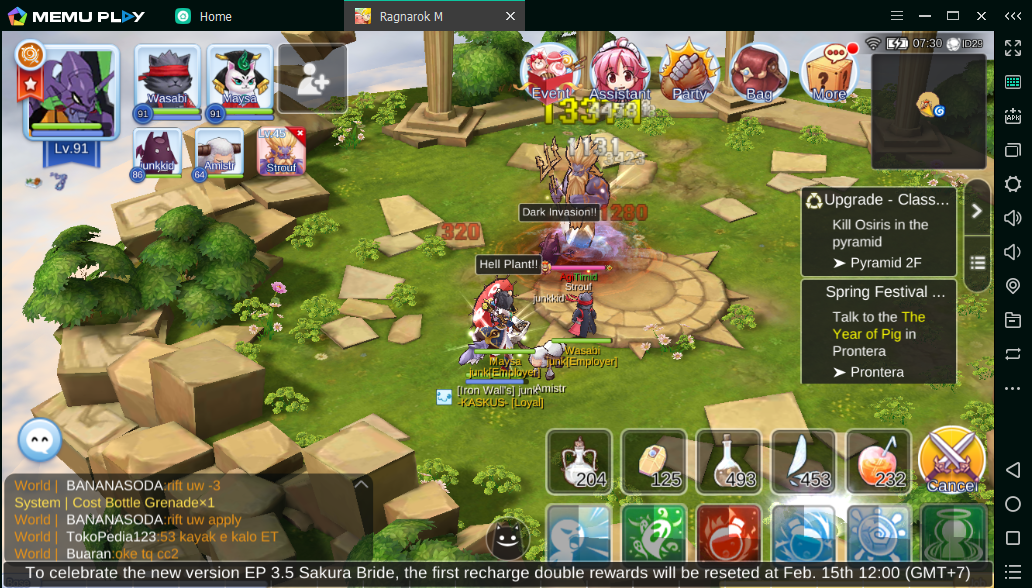Open the Bag inventory

pos(759,71)
